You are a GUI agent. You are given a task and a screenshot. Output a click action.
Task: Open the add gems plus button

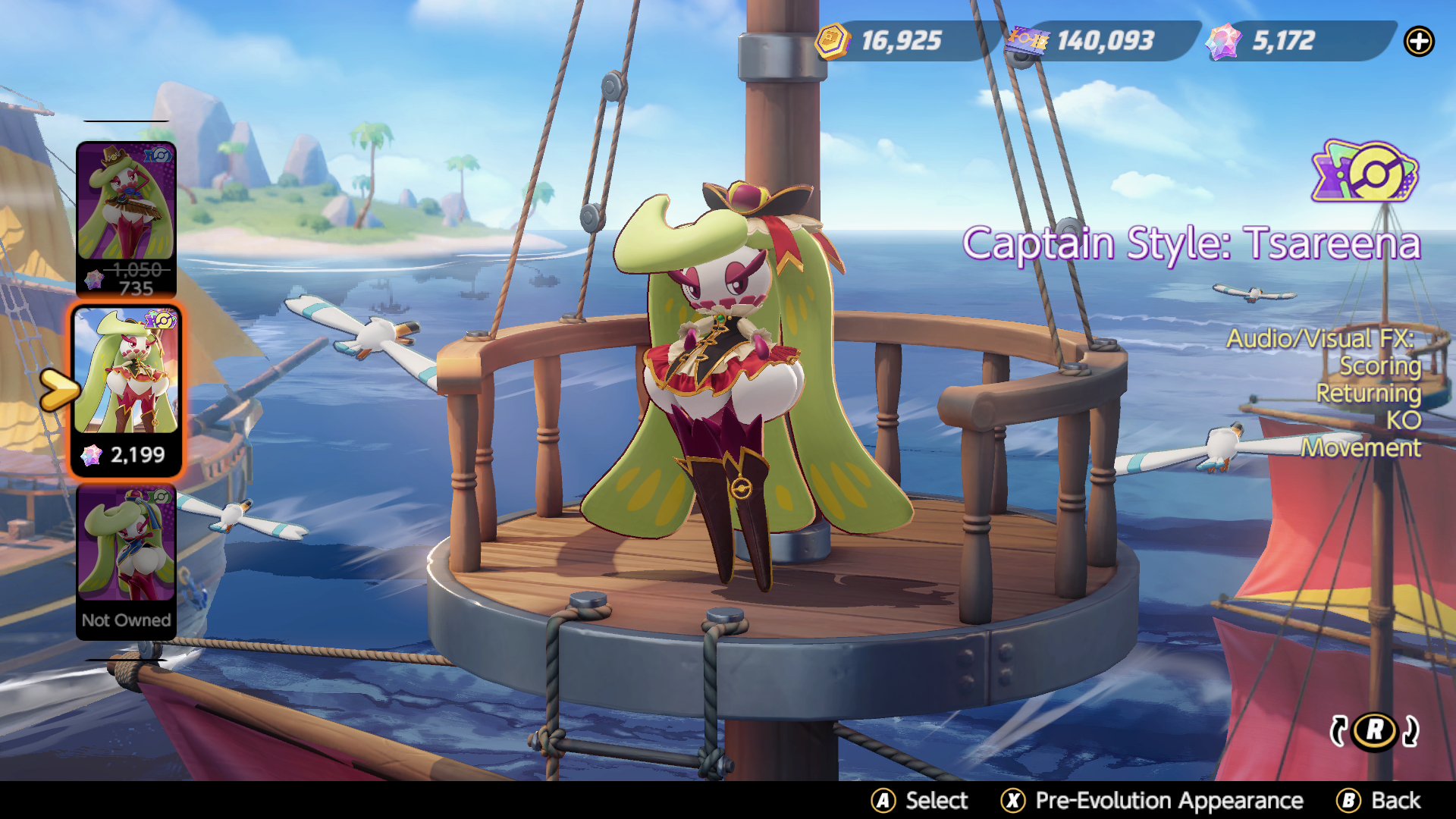(1419, 42)
